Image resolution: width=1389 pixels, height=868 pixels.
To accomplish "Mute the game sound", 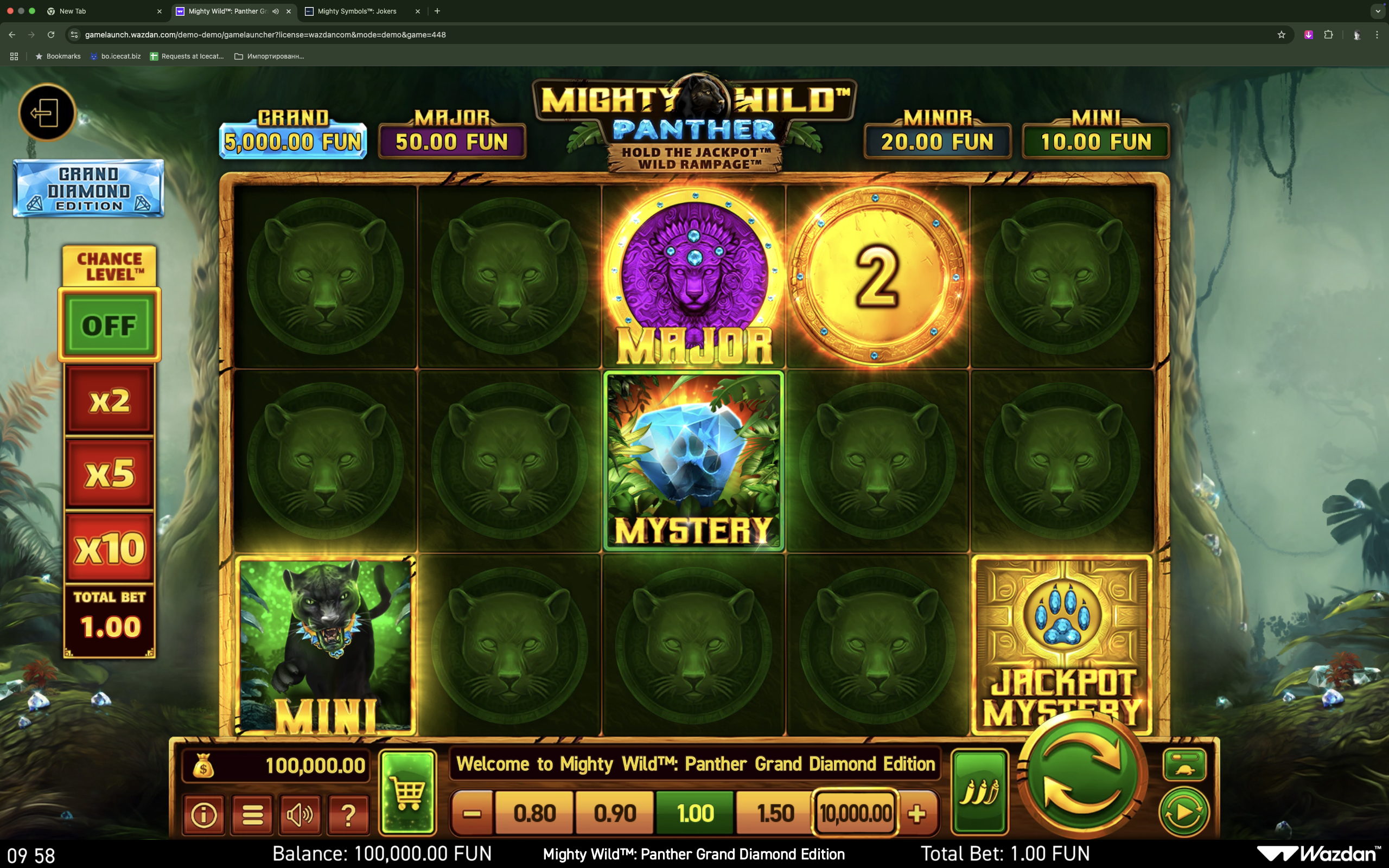I will [x=300, y=814].
